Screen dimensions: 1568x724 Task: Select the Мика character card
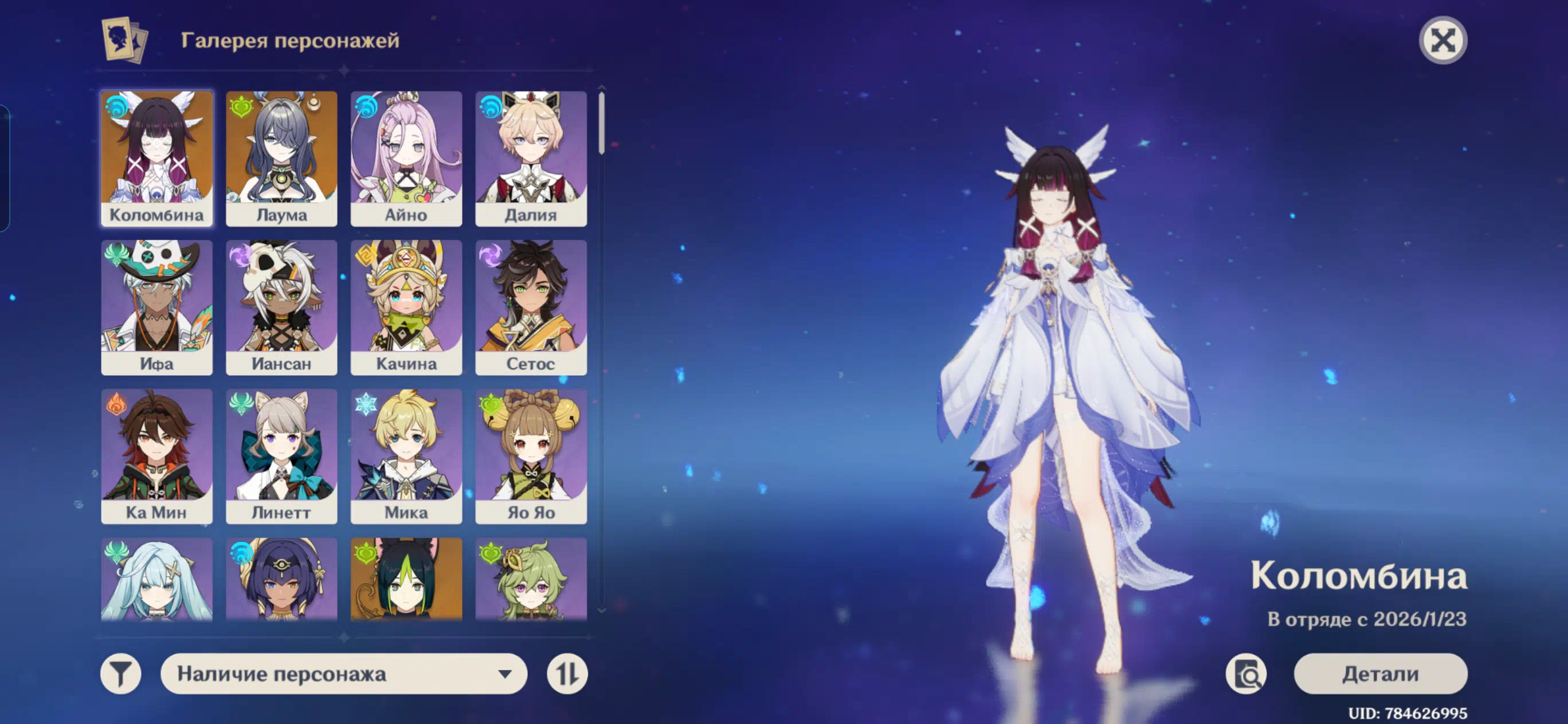pos(406,456)
